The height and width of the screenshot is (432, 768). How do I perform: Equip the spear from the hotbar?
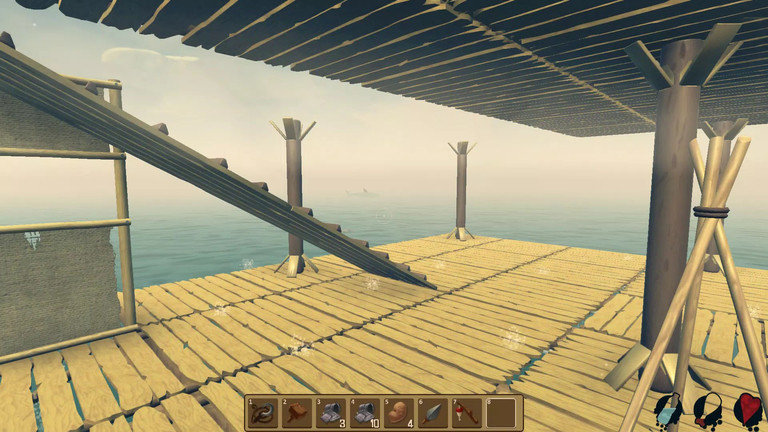(x=433, y=413)
